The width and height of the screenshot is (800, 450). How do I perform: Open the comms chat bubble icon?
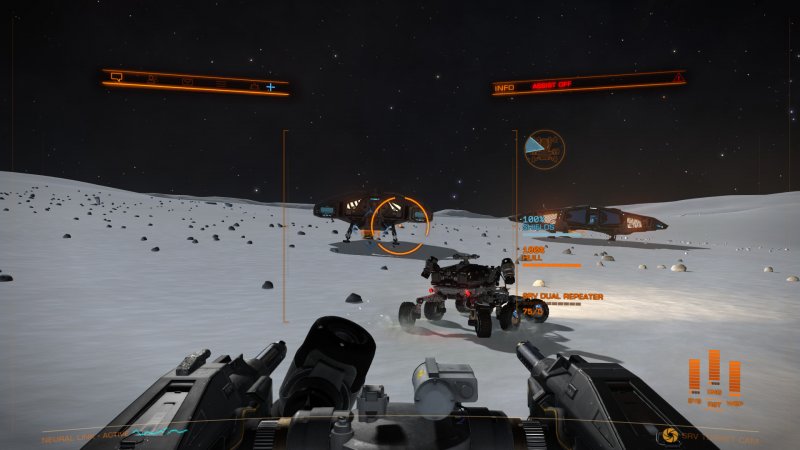(116, 77)
